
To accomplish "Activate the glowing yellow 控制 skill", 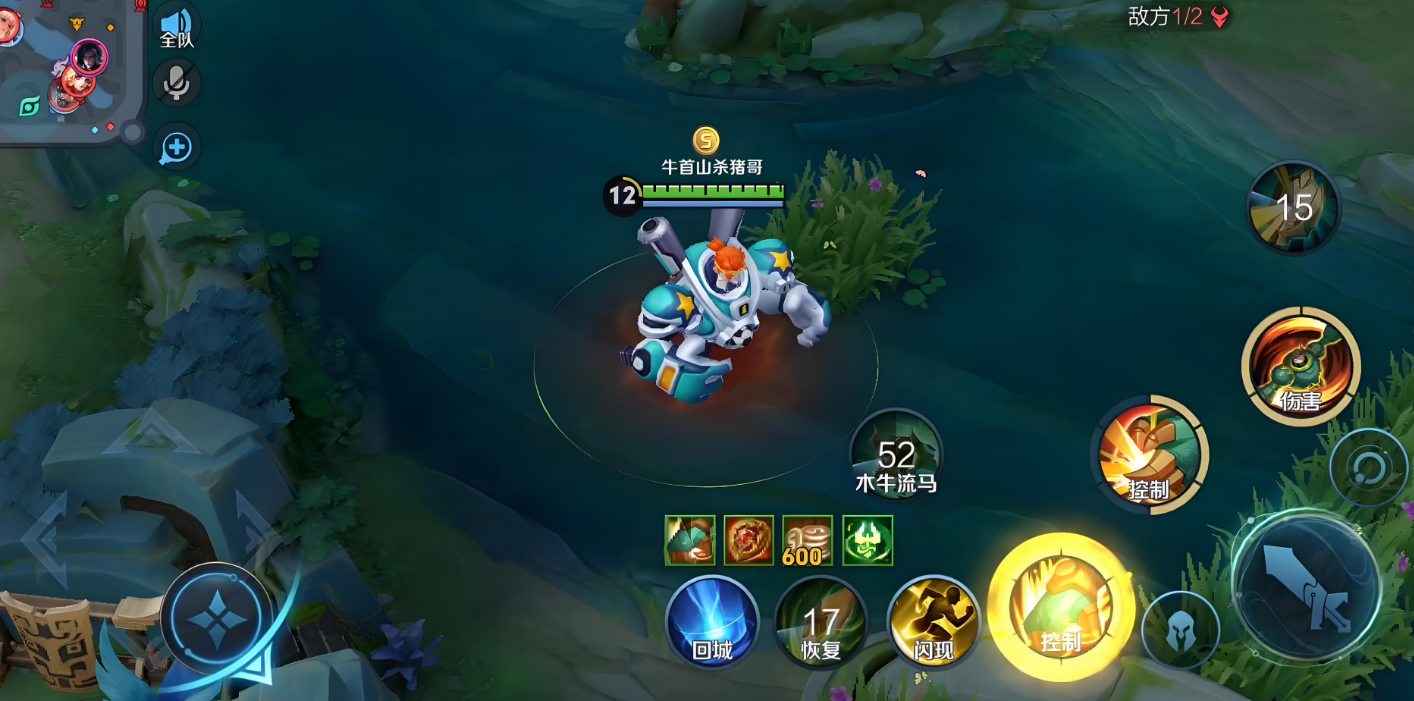I will click(x=1060, y=608).
